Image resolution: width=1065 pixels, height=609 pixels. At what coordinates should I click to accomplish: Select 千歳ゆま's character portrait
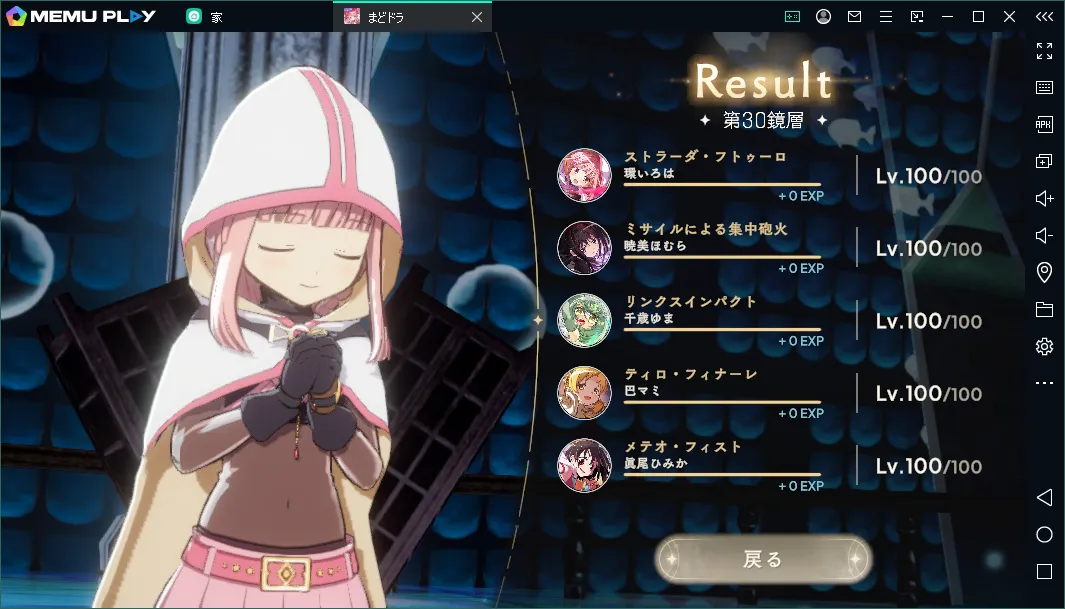point(584,320)
